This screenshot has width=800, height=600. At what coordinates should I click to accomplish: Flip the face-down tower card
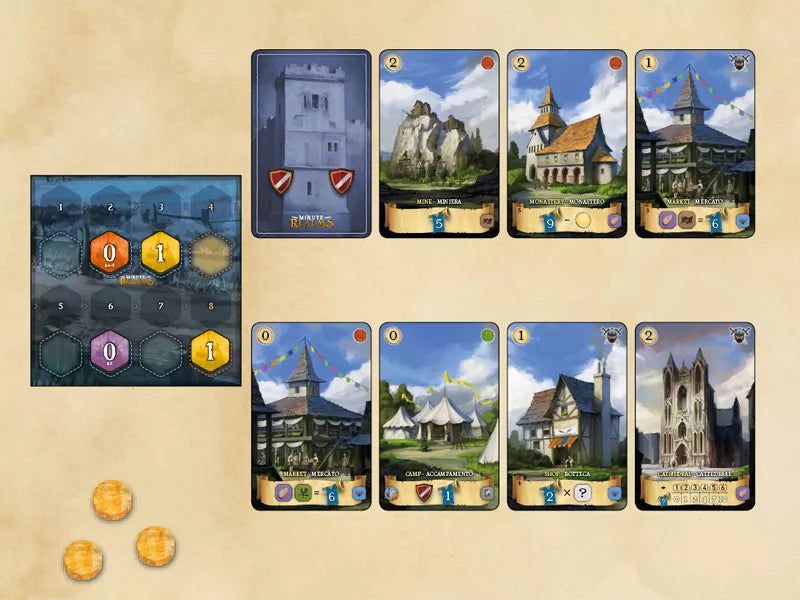coord(311,144)
